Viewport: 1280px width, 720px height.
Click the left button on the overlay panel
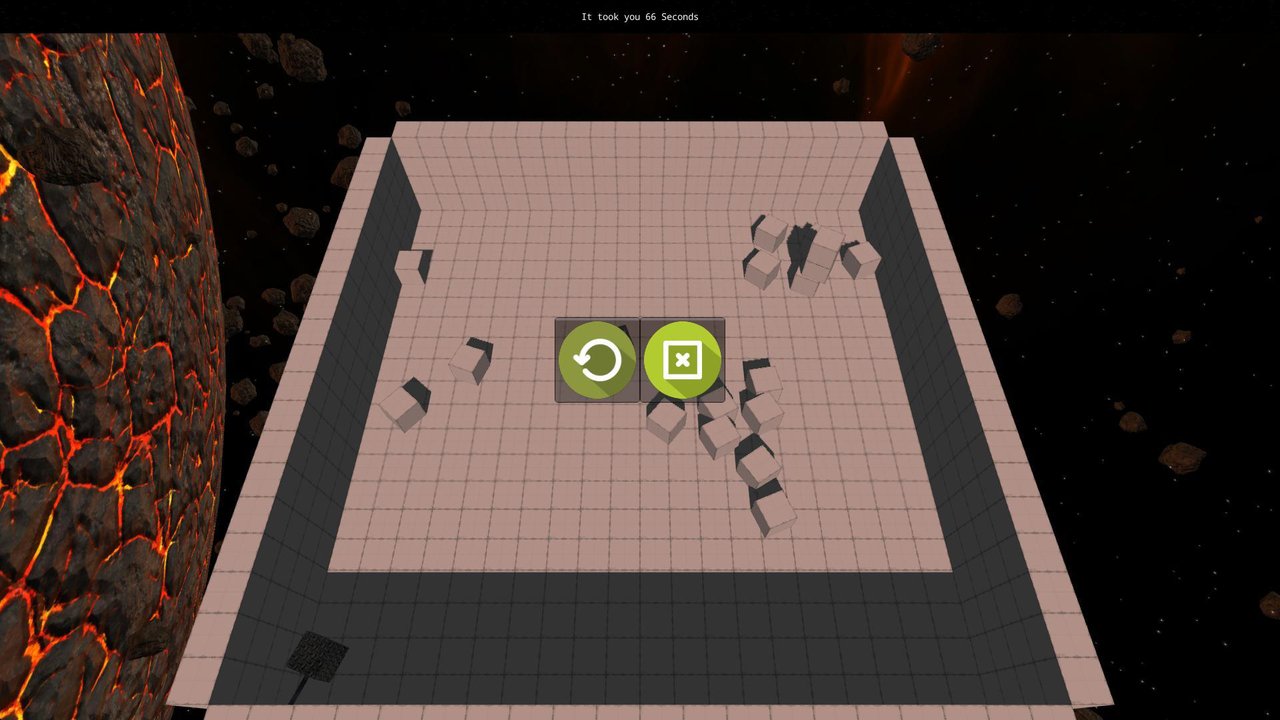(596, 360)
